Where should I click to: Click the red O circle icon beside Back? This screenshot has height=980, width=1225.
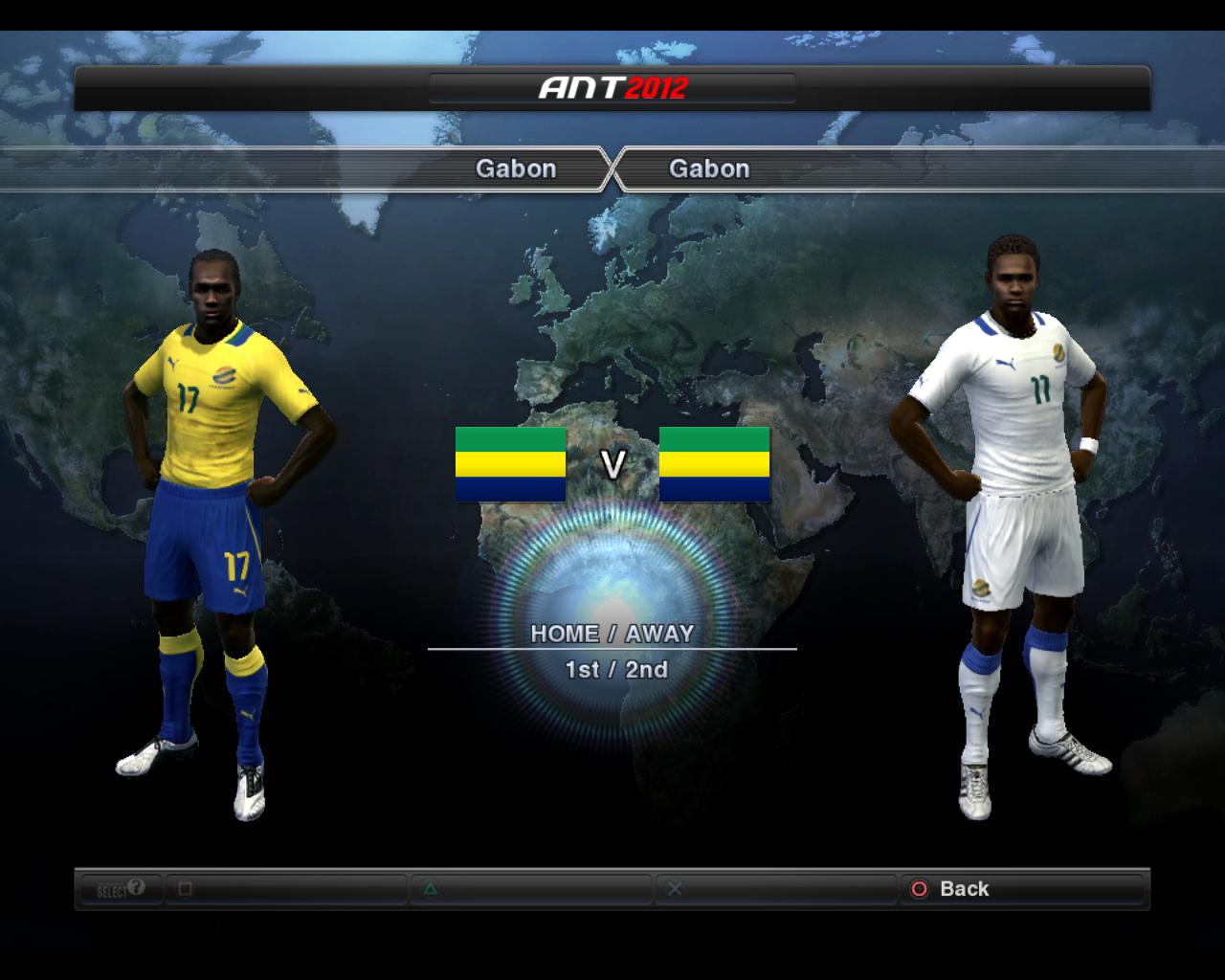[x=921, y=889]
